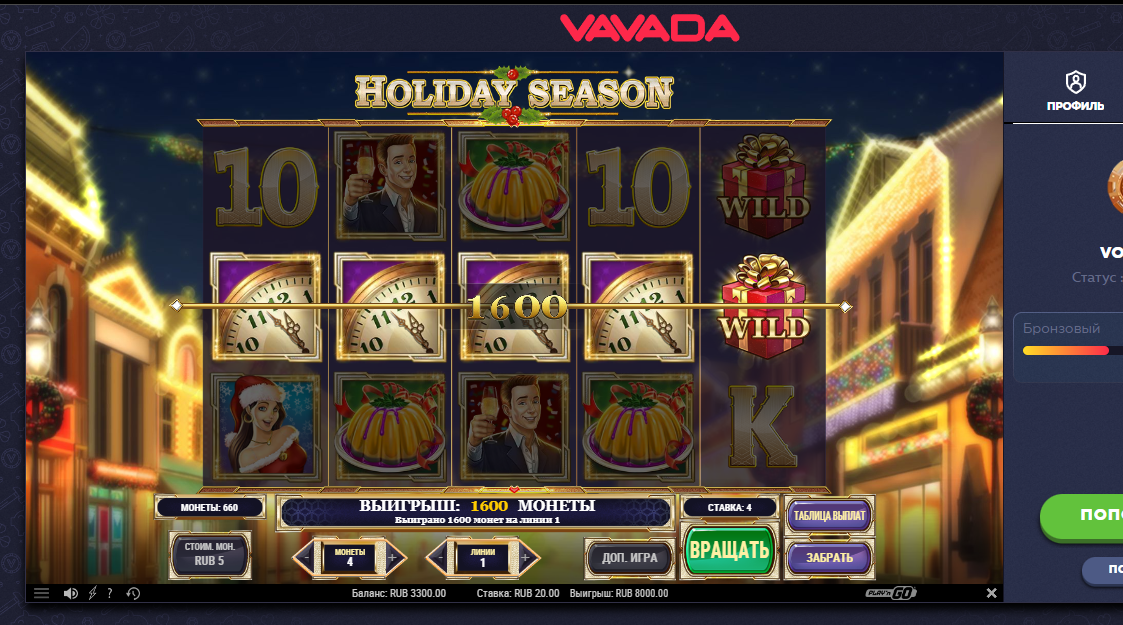
Task: Spin the reels with the green ВРАЩАТЬ button
Action: point(729,549)
